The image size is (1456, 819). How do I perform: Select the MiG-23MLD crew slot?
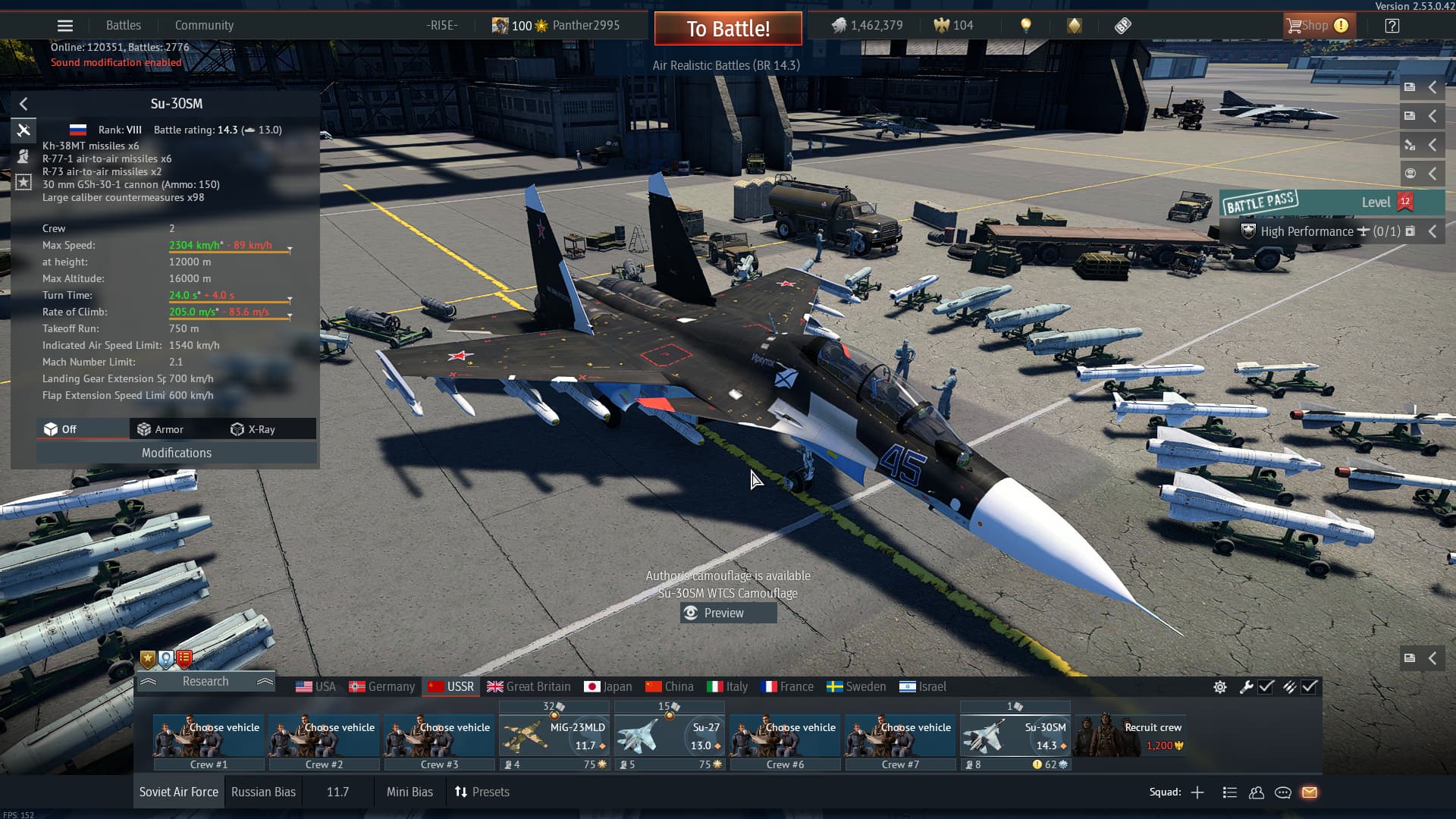pos(554,736)
